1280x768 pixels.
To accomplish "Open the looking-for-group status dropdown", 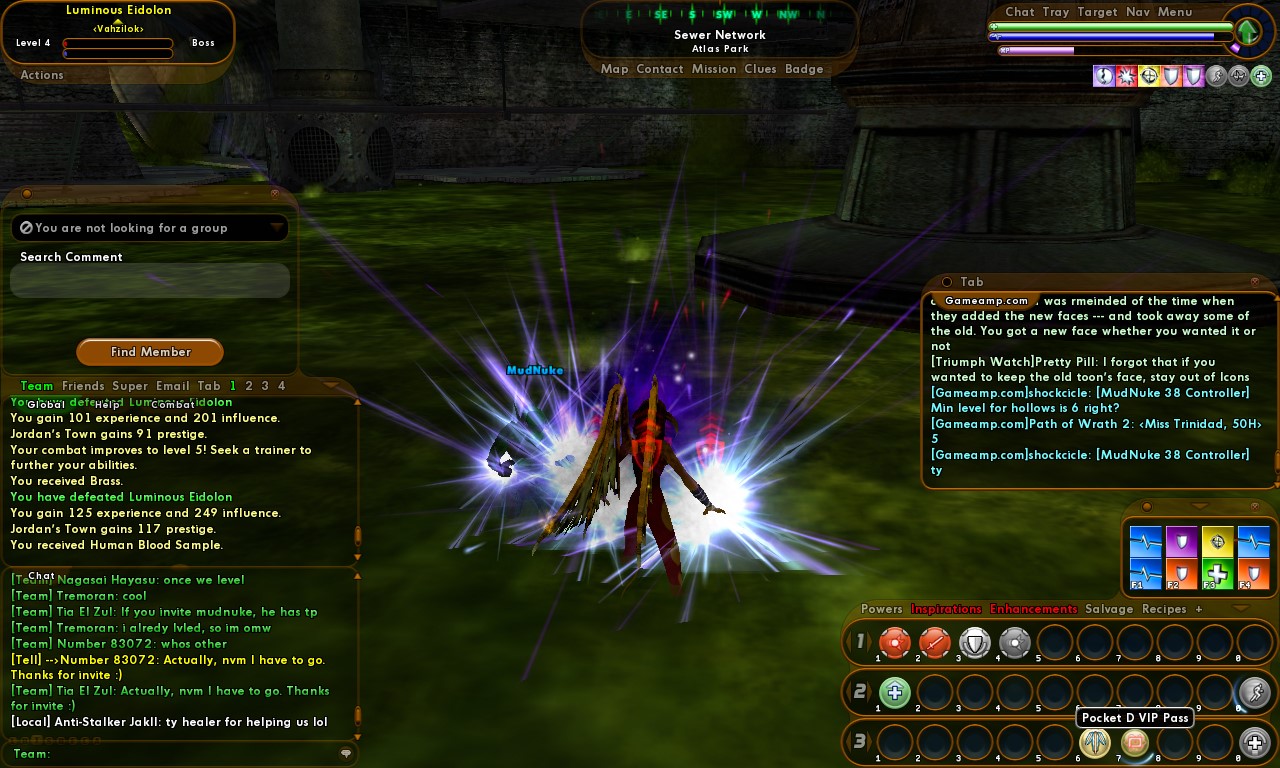I will [x=277, y=228].
